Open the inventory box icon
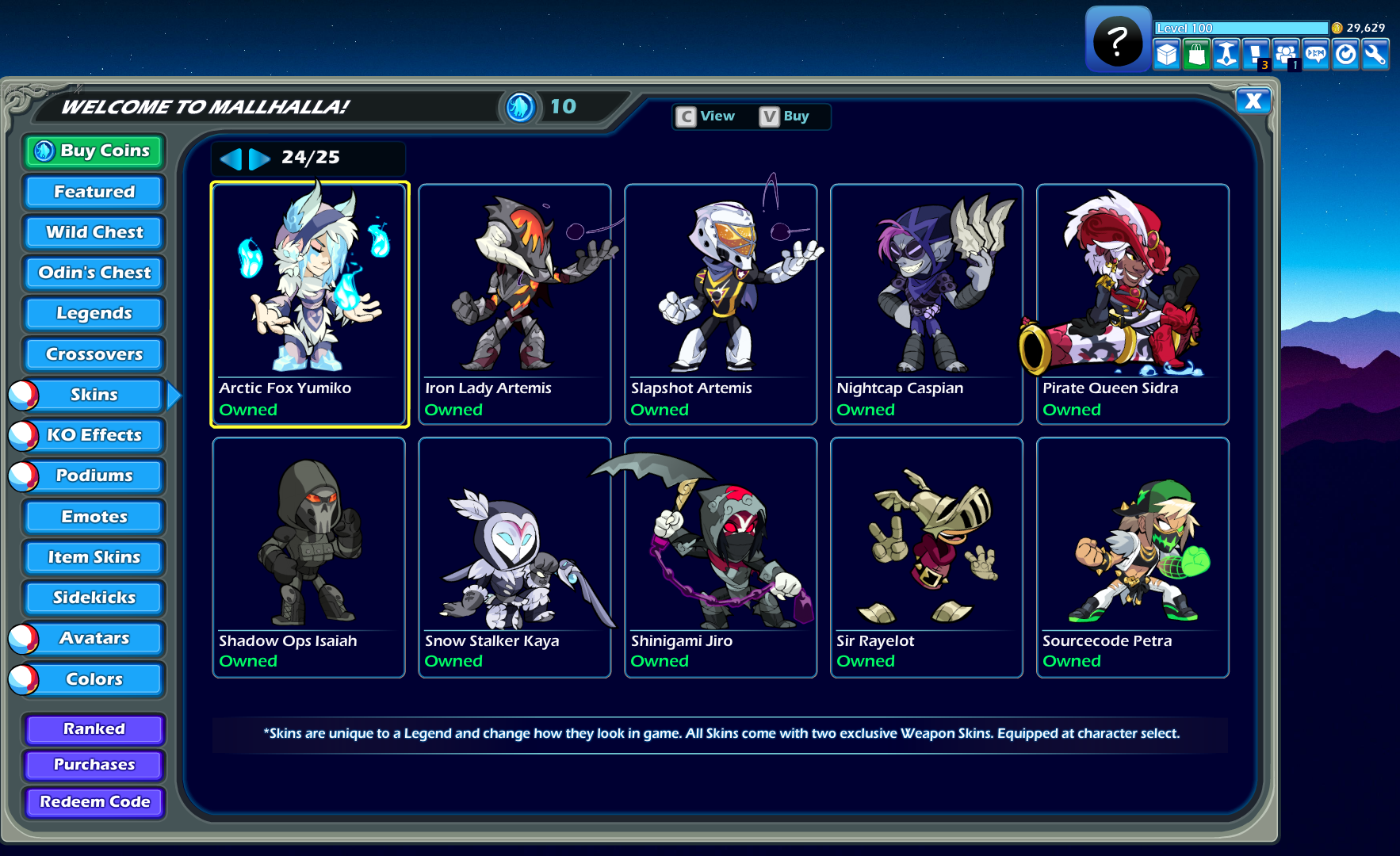The width and height of the screenshot is (1400, 856). (1166, 54)
